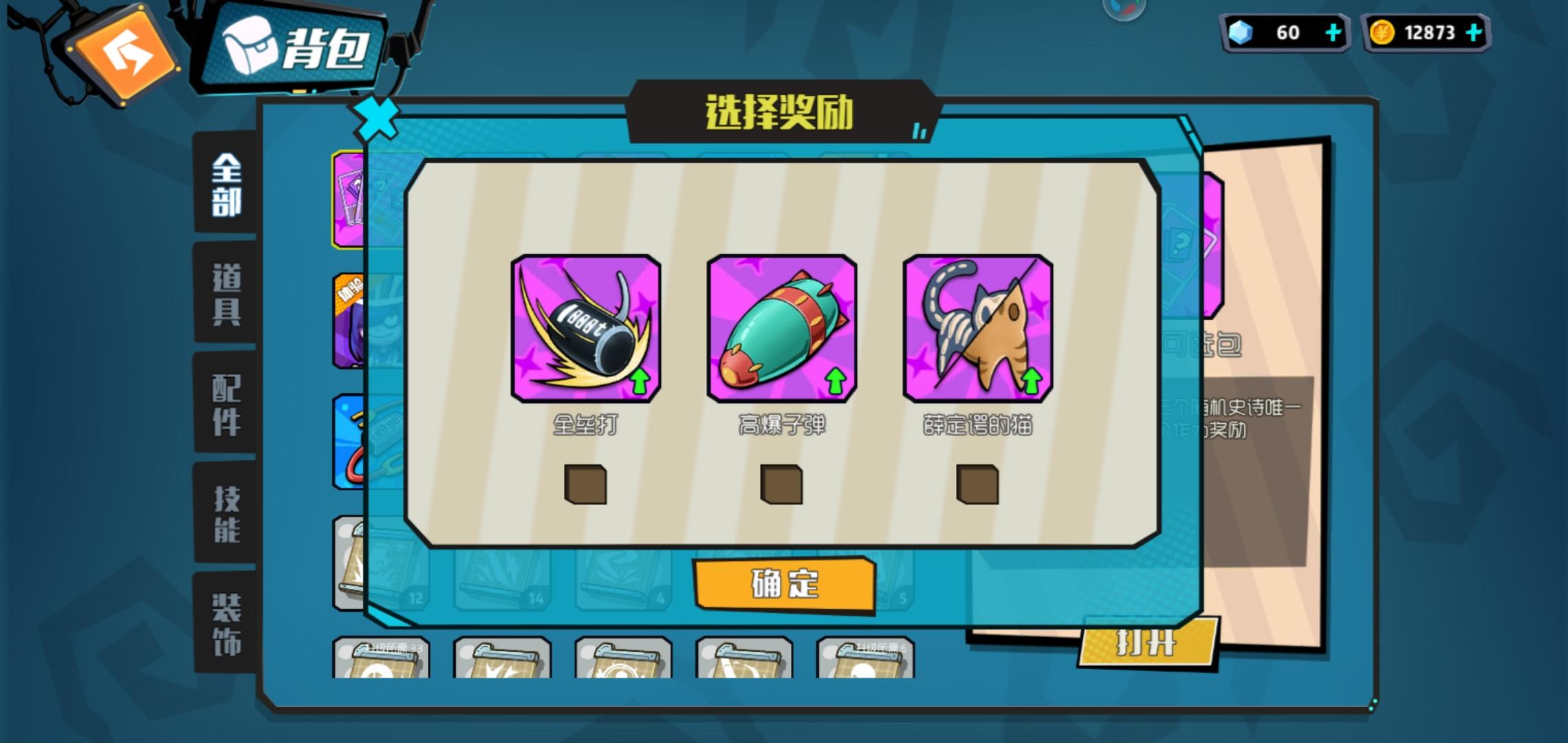This screenshot has height=743, width=1568.
Task: Close the 选择奖励 dialog with the X
Action: click(376, 118)
